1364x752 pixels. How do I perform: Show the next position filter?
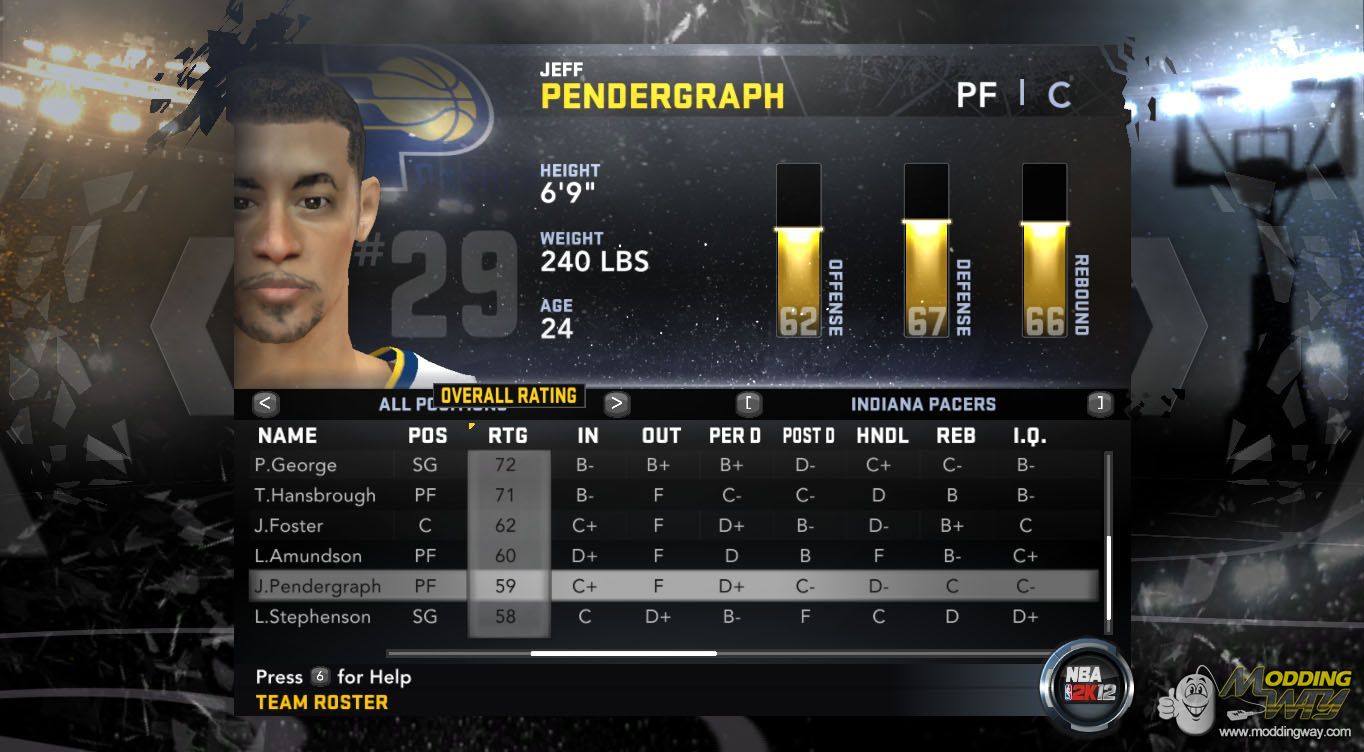[617, 404]
